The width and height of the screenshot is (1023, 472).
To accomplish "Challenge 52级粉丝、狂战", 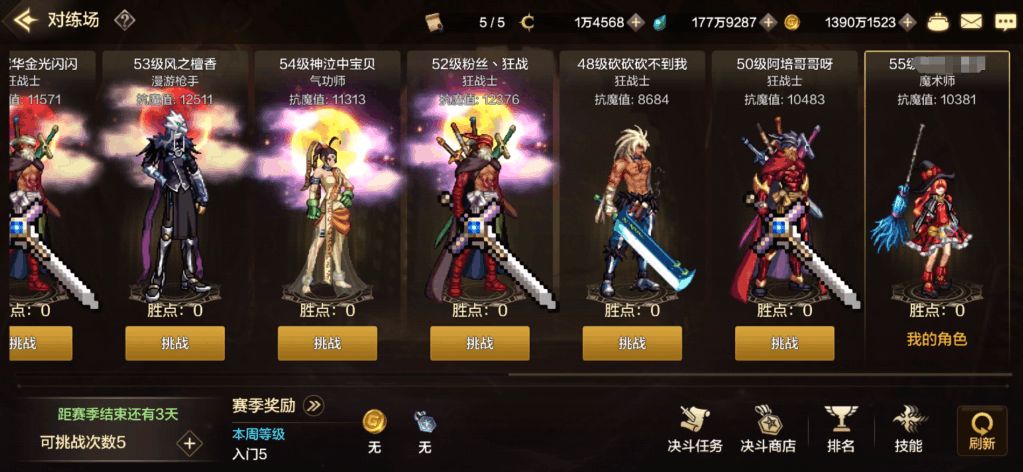I will pos(479,343).
